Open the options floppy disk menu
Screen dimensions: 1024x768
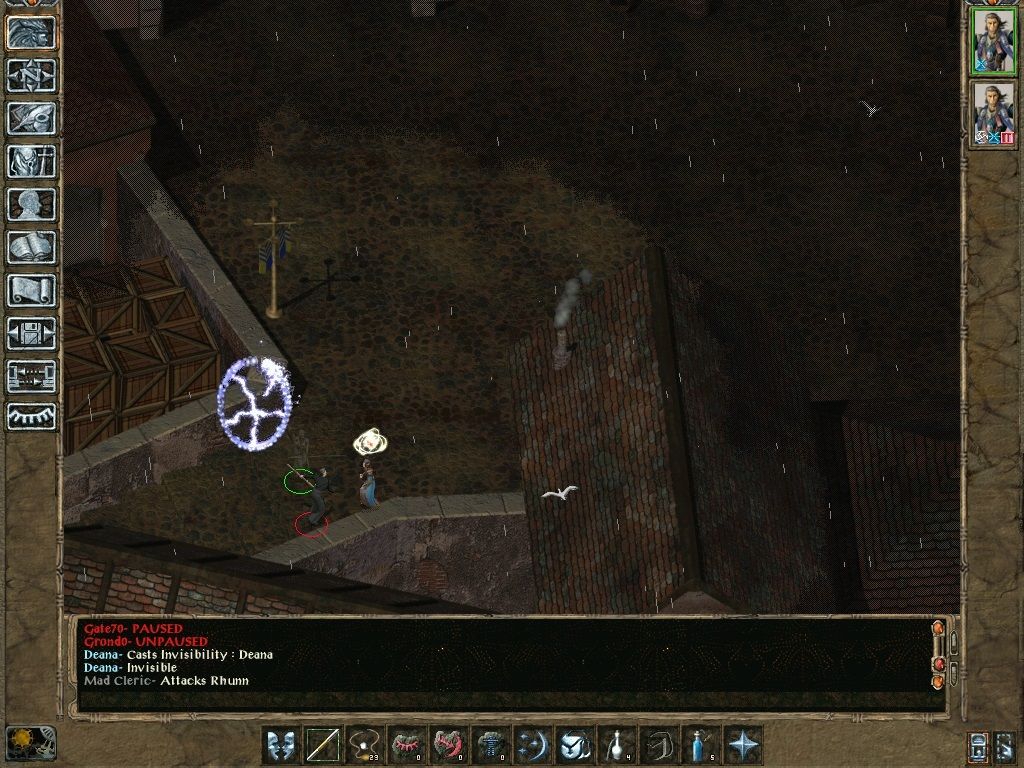tap(31, 333)
